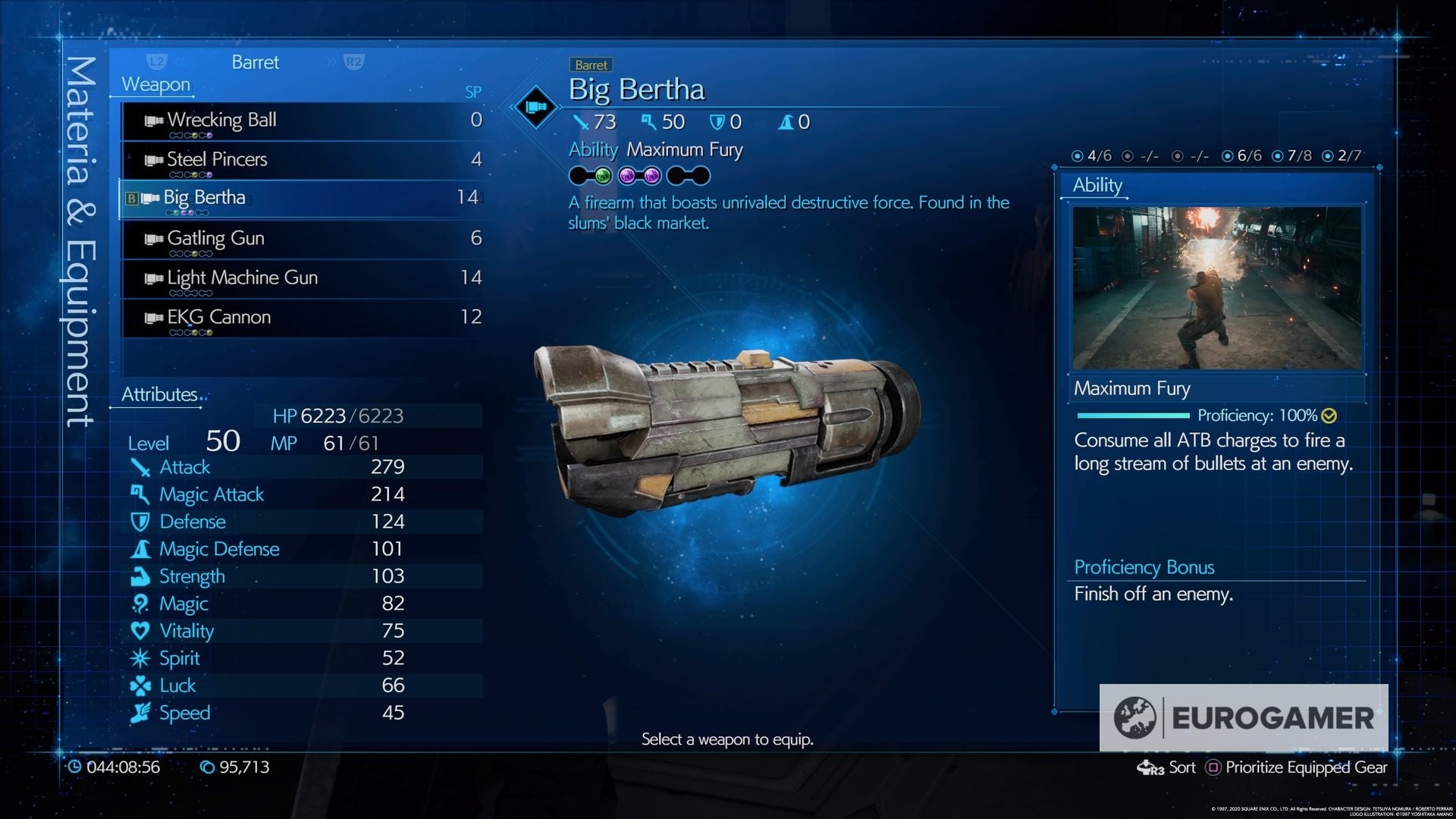Click the weapon emblem beside the Big Bertha title
1456x819 pixels.
[536, 106]
